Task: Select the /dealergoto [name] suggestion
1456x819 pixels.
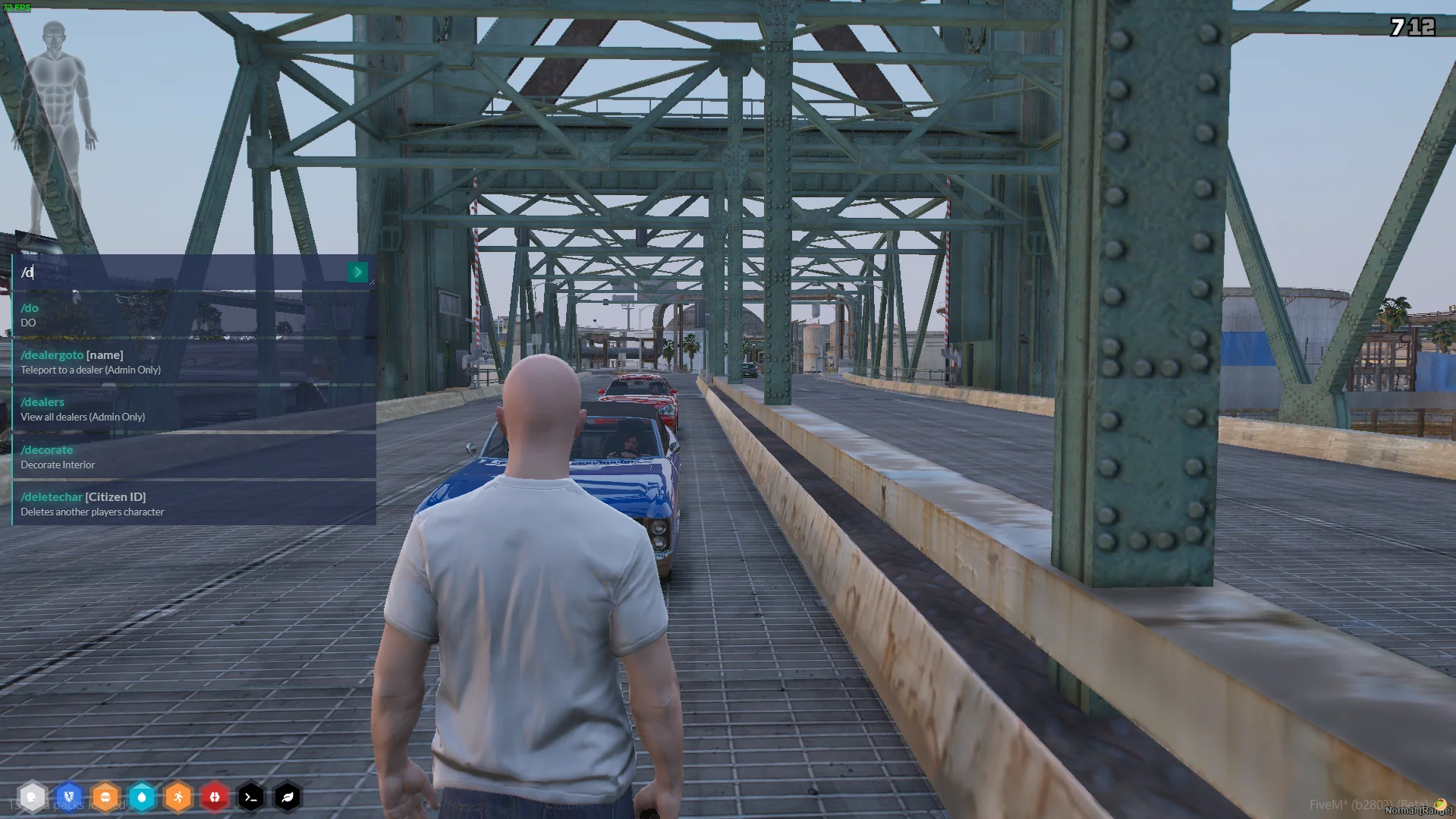Action: tap(193, 362)
